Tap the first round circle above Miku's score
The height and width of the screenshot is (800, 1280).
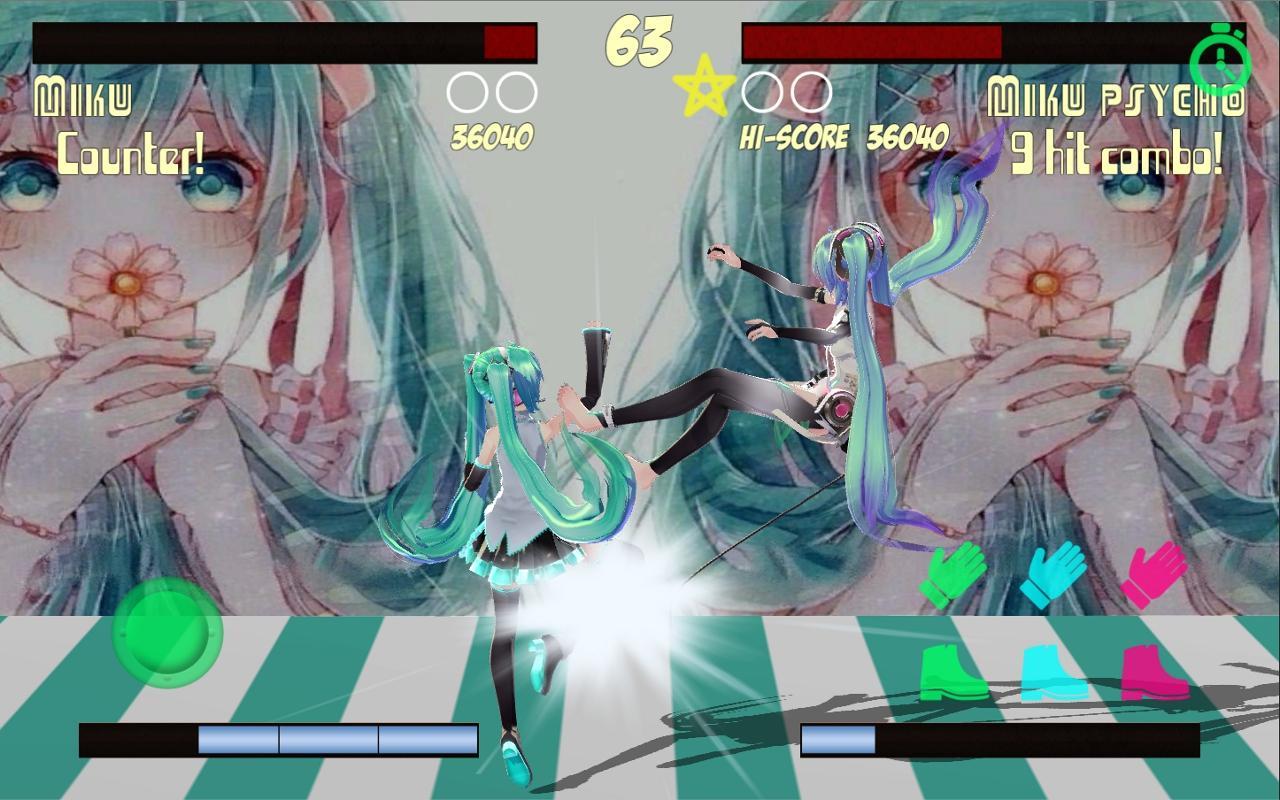pyautogui.click(x=468, y=89)
